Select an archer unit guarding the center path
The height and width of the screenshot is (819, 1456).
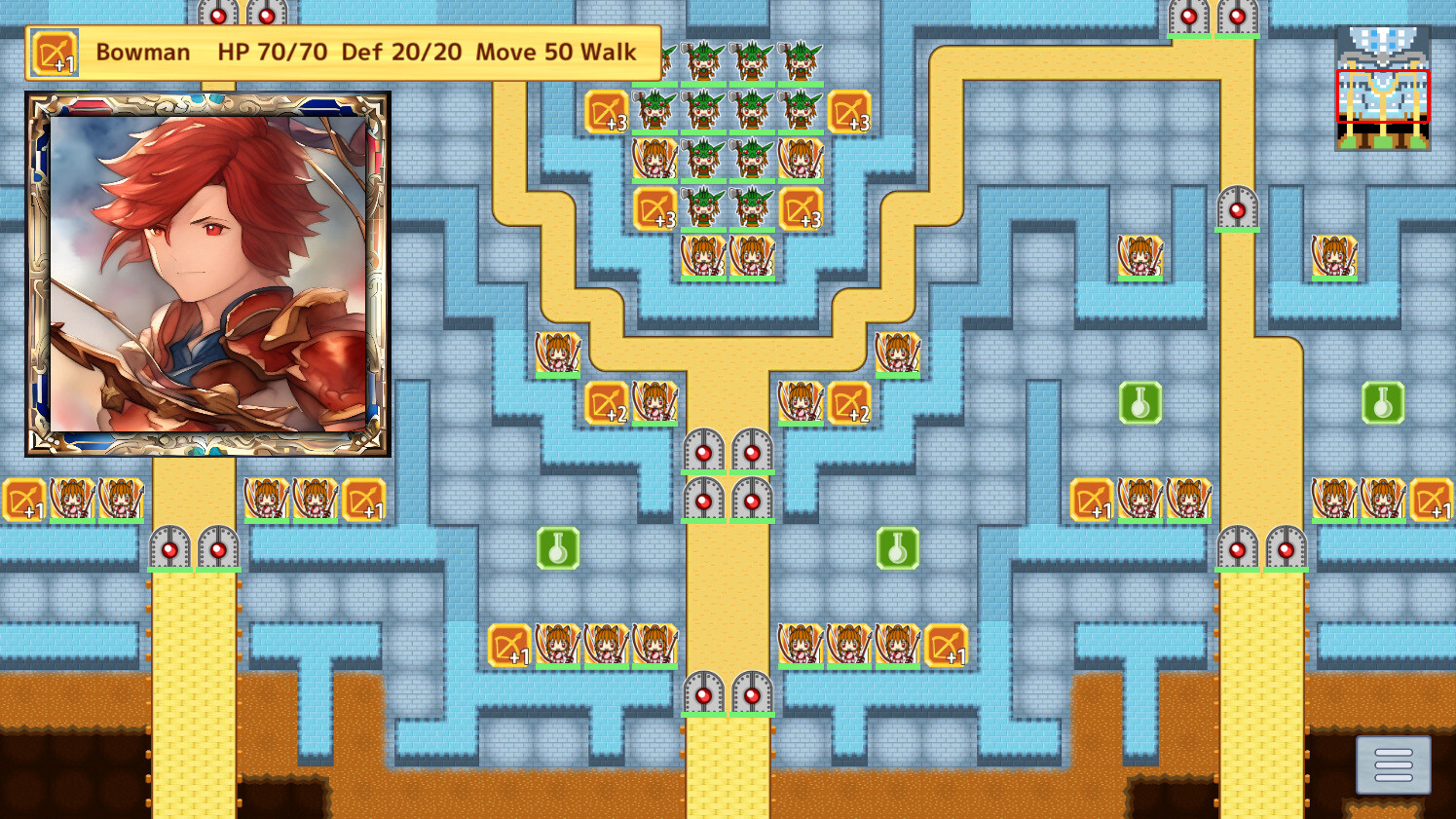704,256
